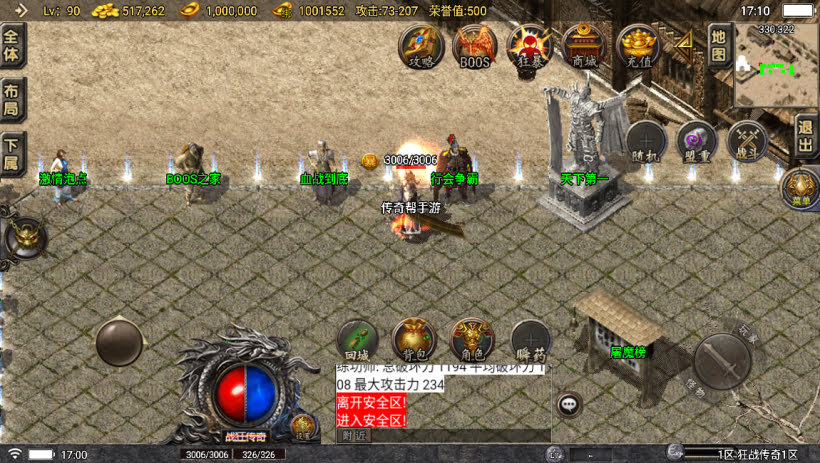Image resolution: width=820 pixels, height=463 pixels.
Task: Open the minimap
Action: [x=776, y=66]
